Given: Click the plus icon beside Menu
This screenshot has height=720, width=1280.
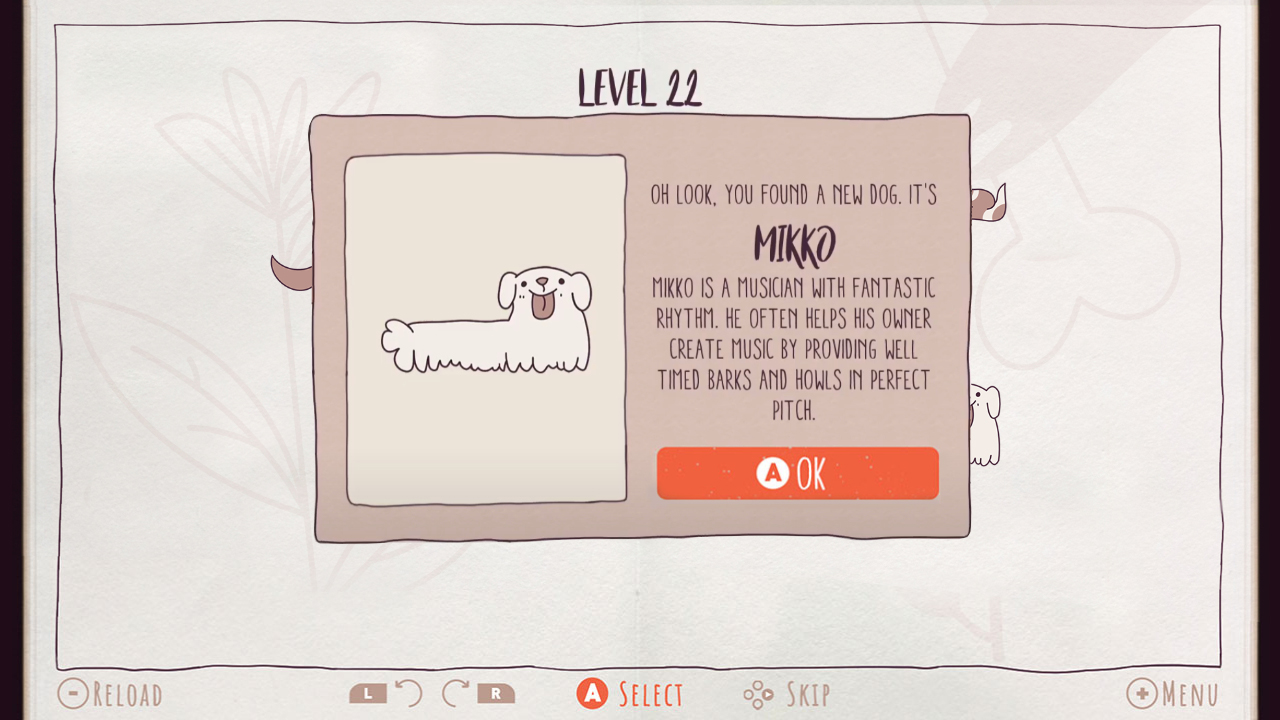Looking at the screenshot, I should click(1143, 693).
